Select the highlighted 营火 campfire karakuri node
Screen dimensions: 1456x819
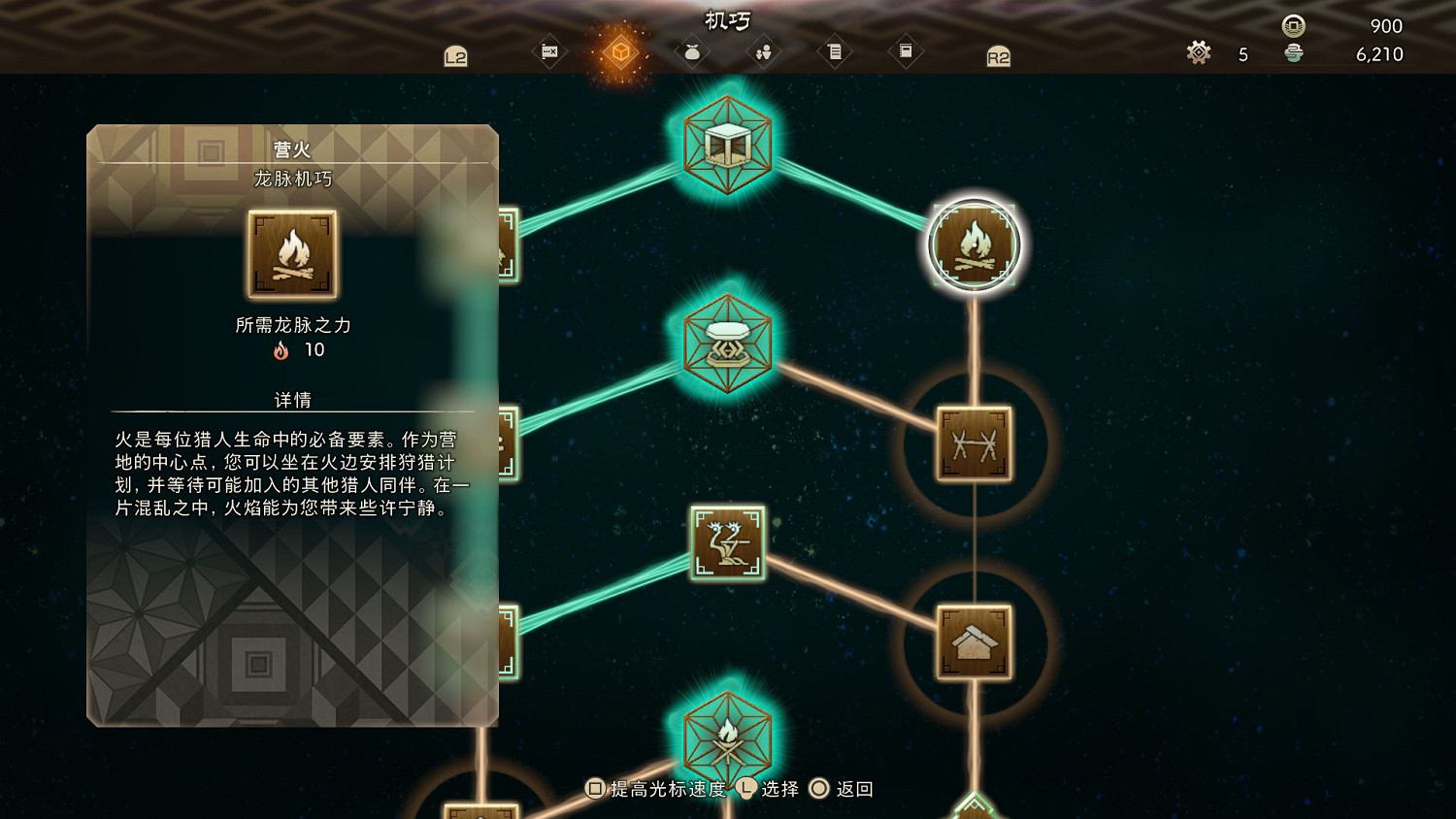click(x=975, y=245)
